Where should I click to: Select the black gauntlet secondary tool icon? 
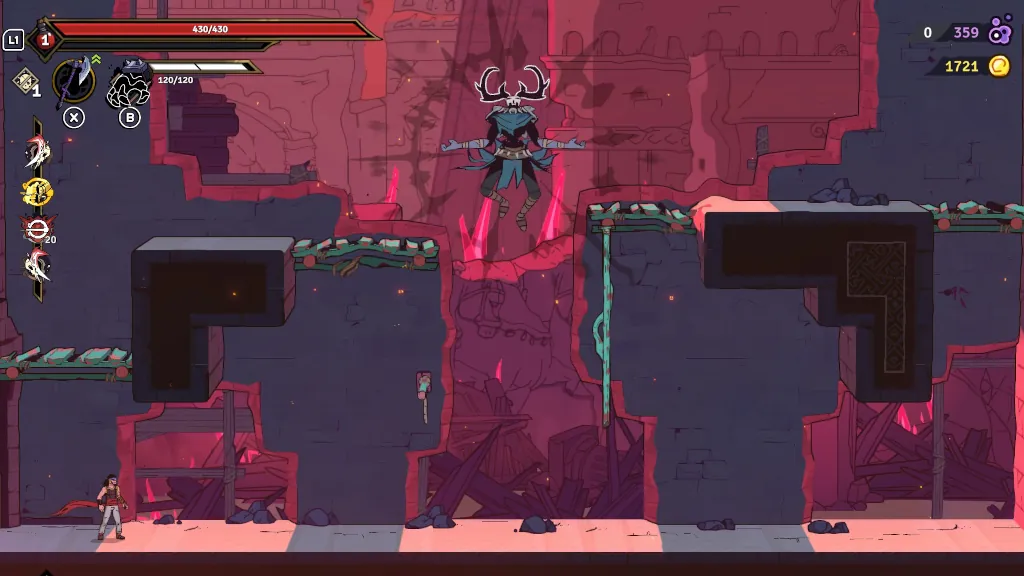(x=129, y=84)
